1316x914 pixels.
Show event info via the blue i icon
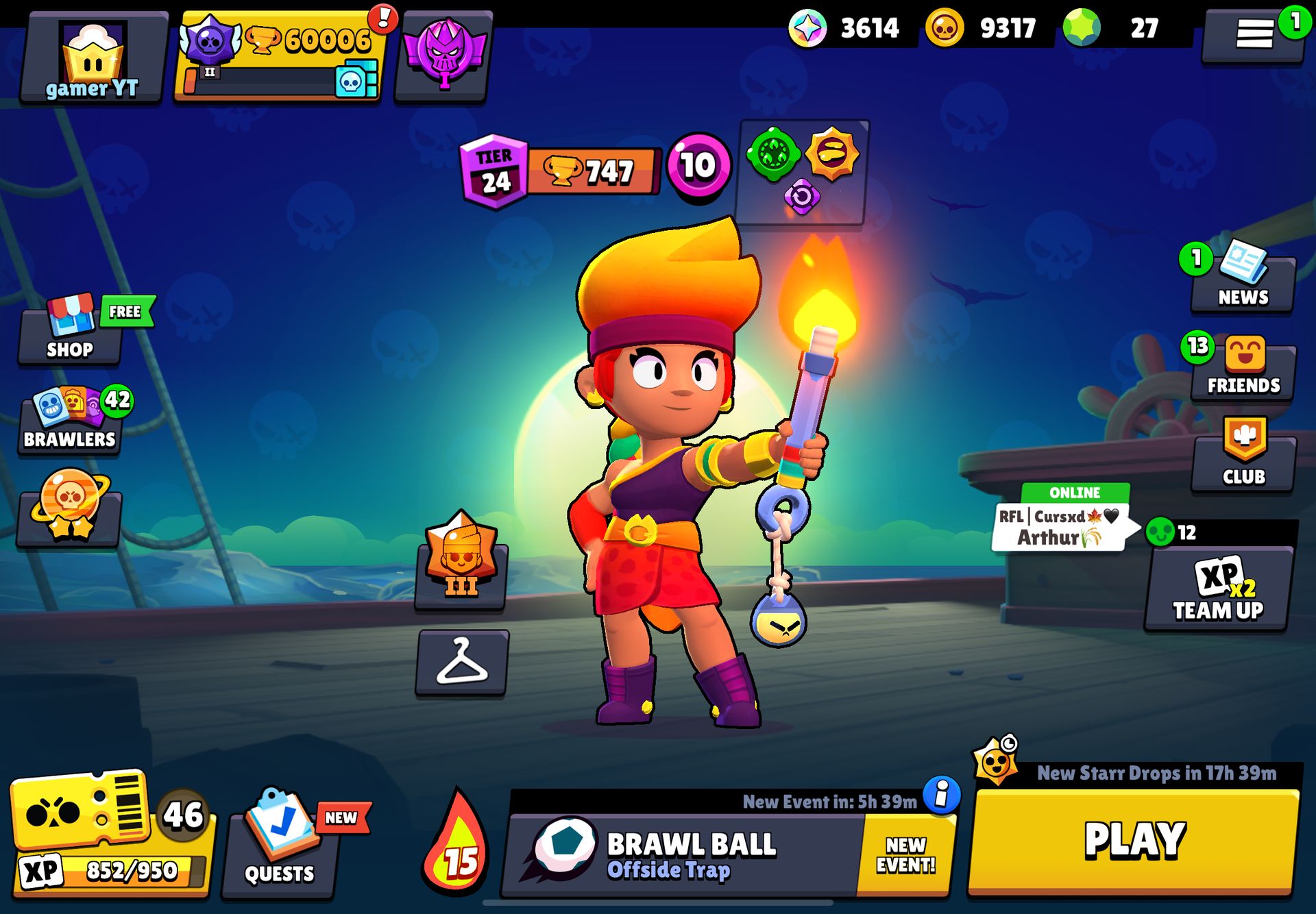(x=942, y=795)
